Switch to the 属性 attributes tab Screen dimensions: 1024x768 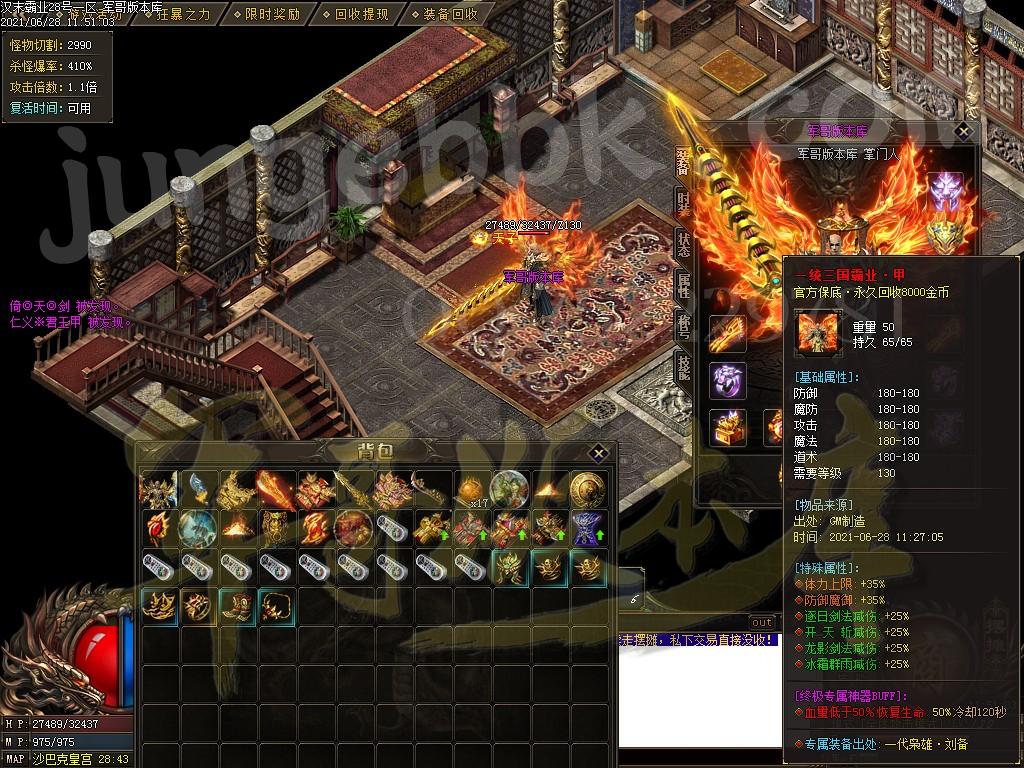(684, 285)
